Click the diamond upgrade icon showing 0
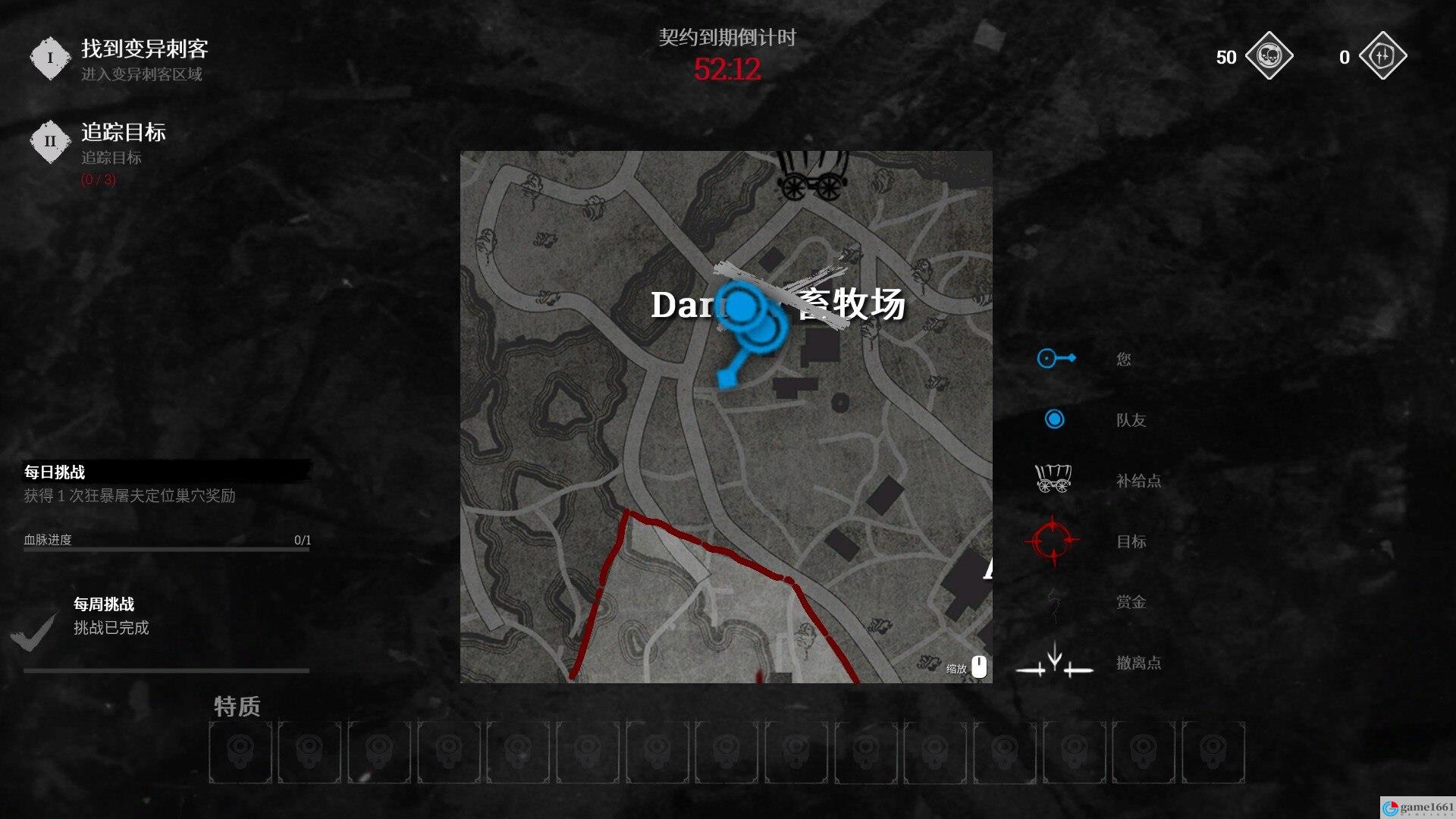 pyautogui.click(x=1382, y=56)
